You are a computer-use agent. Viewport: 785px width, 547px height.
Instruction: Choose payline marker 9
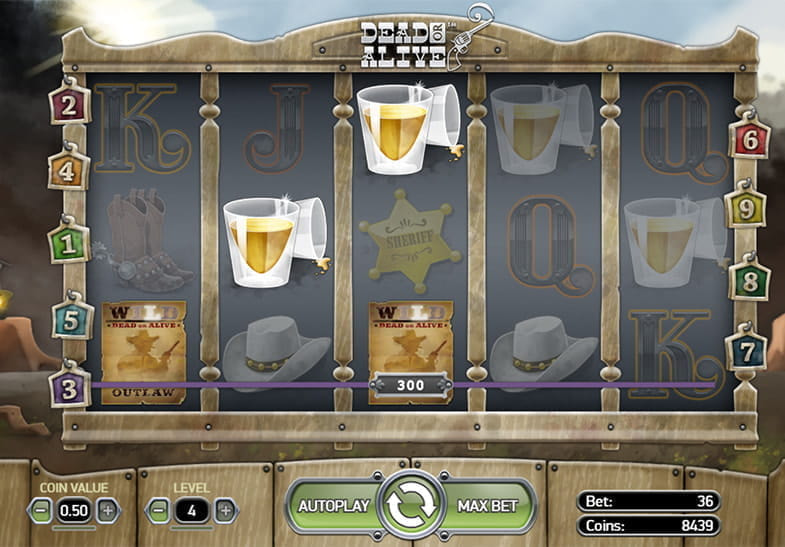coord(746,209)
